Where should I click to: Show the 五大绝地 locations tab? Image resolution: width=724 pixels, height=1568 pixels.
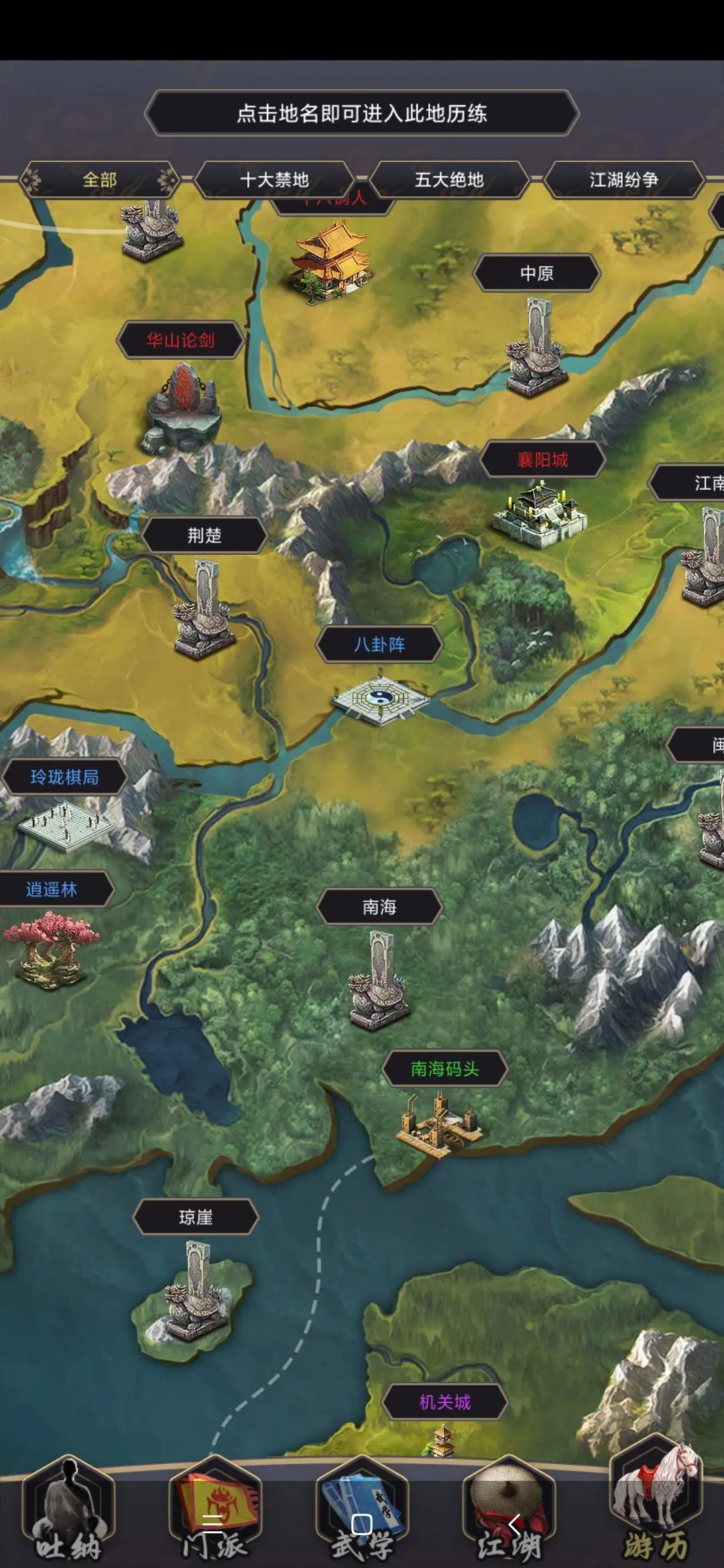(448, 180)
